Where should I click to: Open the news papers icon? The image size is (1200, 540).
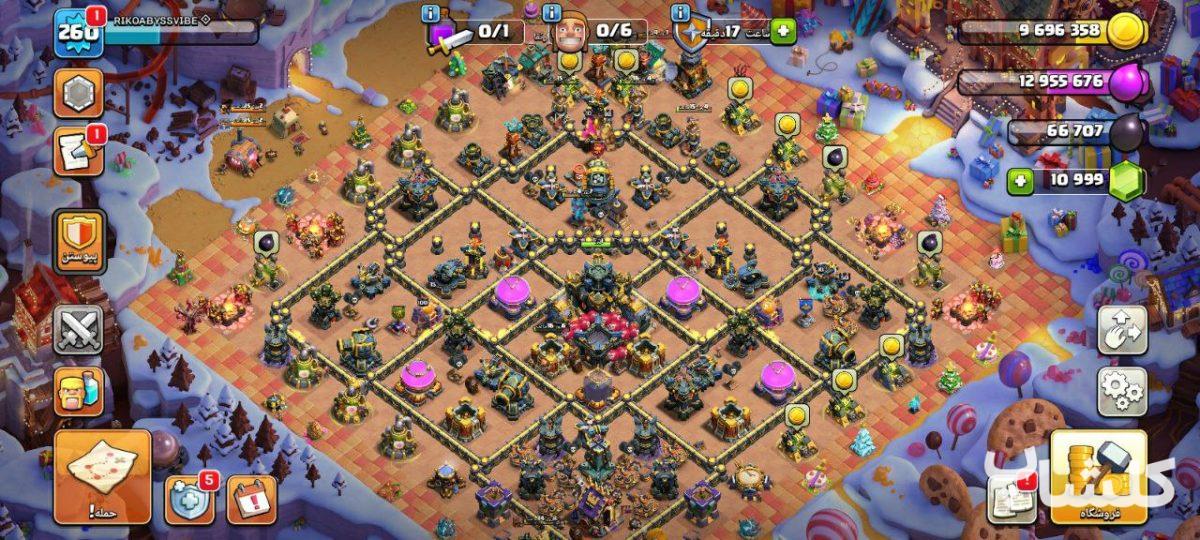click(x=1011, y=497)
